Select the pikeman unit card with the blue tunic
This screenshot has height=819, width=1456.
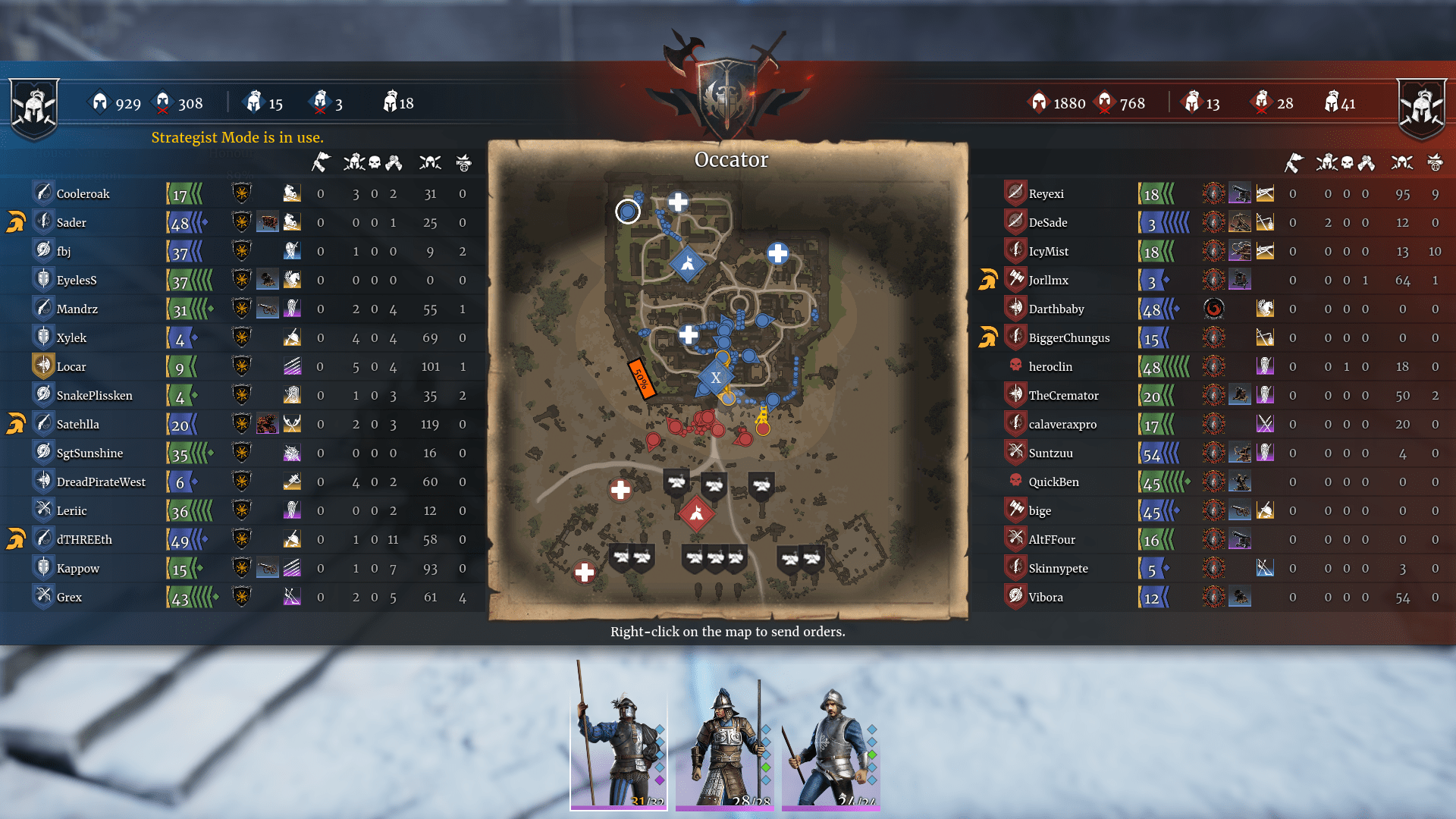(x=619, y=734)
